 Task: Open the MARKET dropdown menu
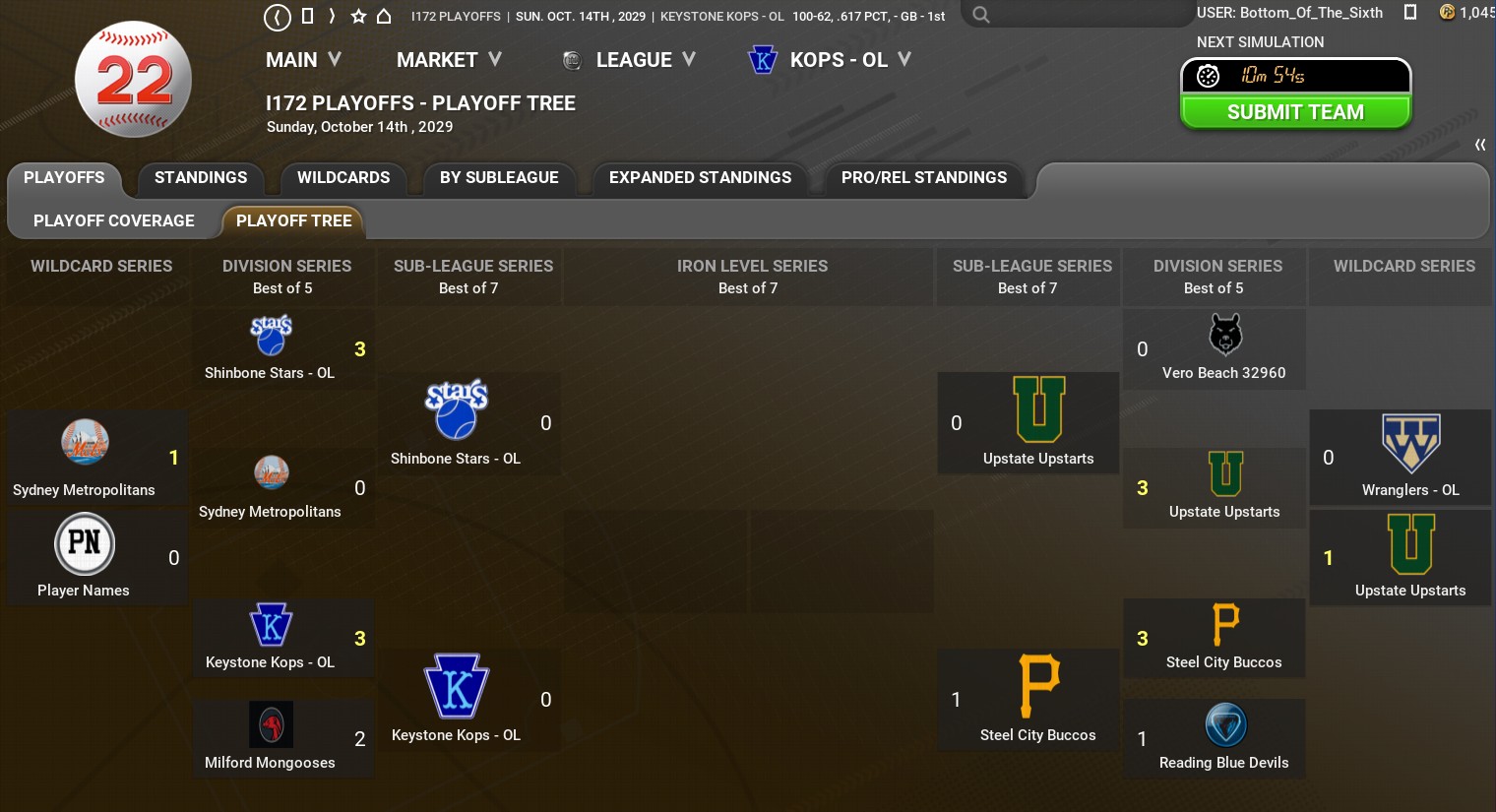(x=449, y=60)
